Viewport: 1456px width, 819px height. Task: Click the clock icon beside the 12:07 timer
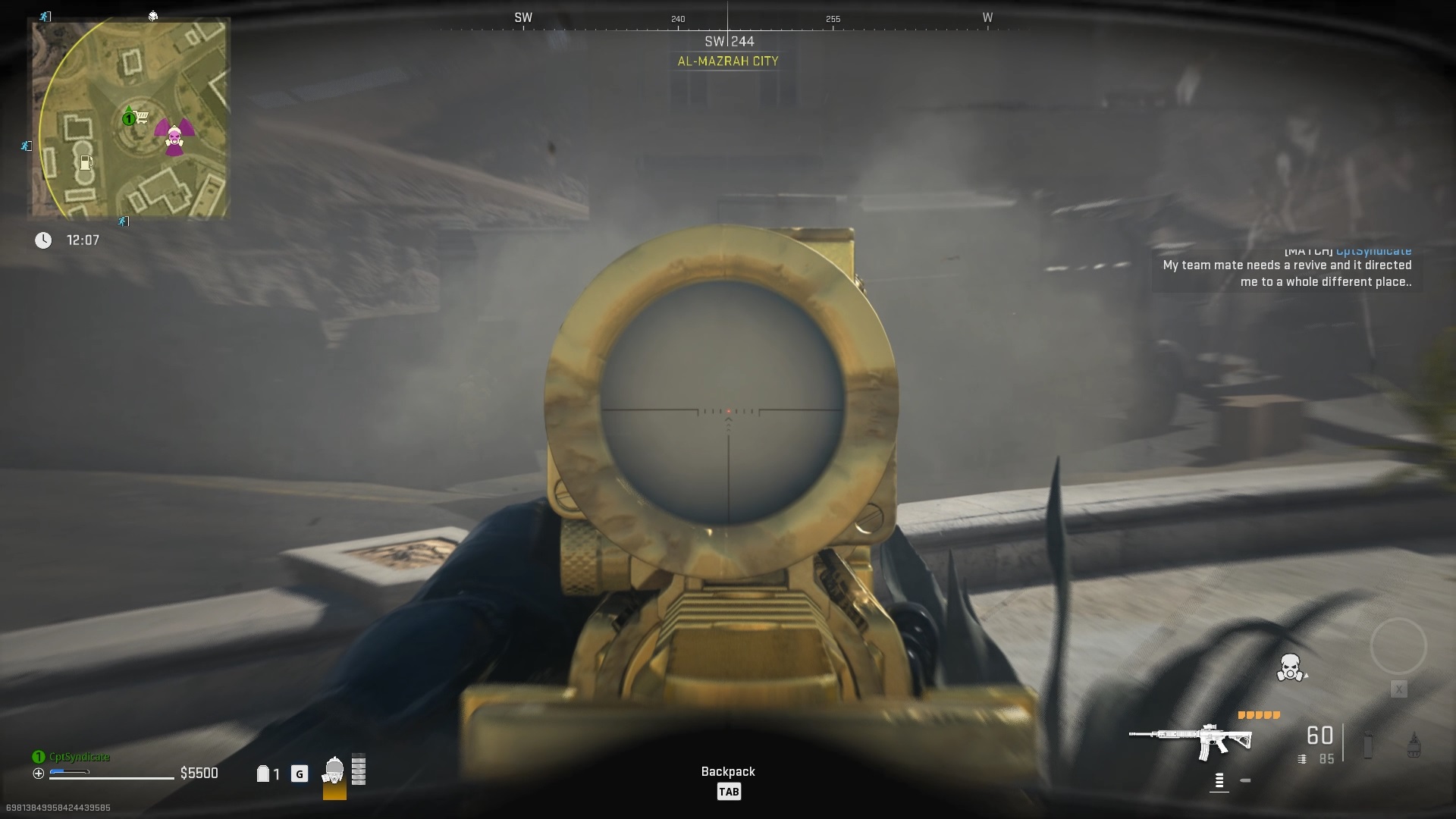[43, 240]
